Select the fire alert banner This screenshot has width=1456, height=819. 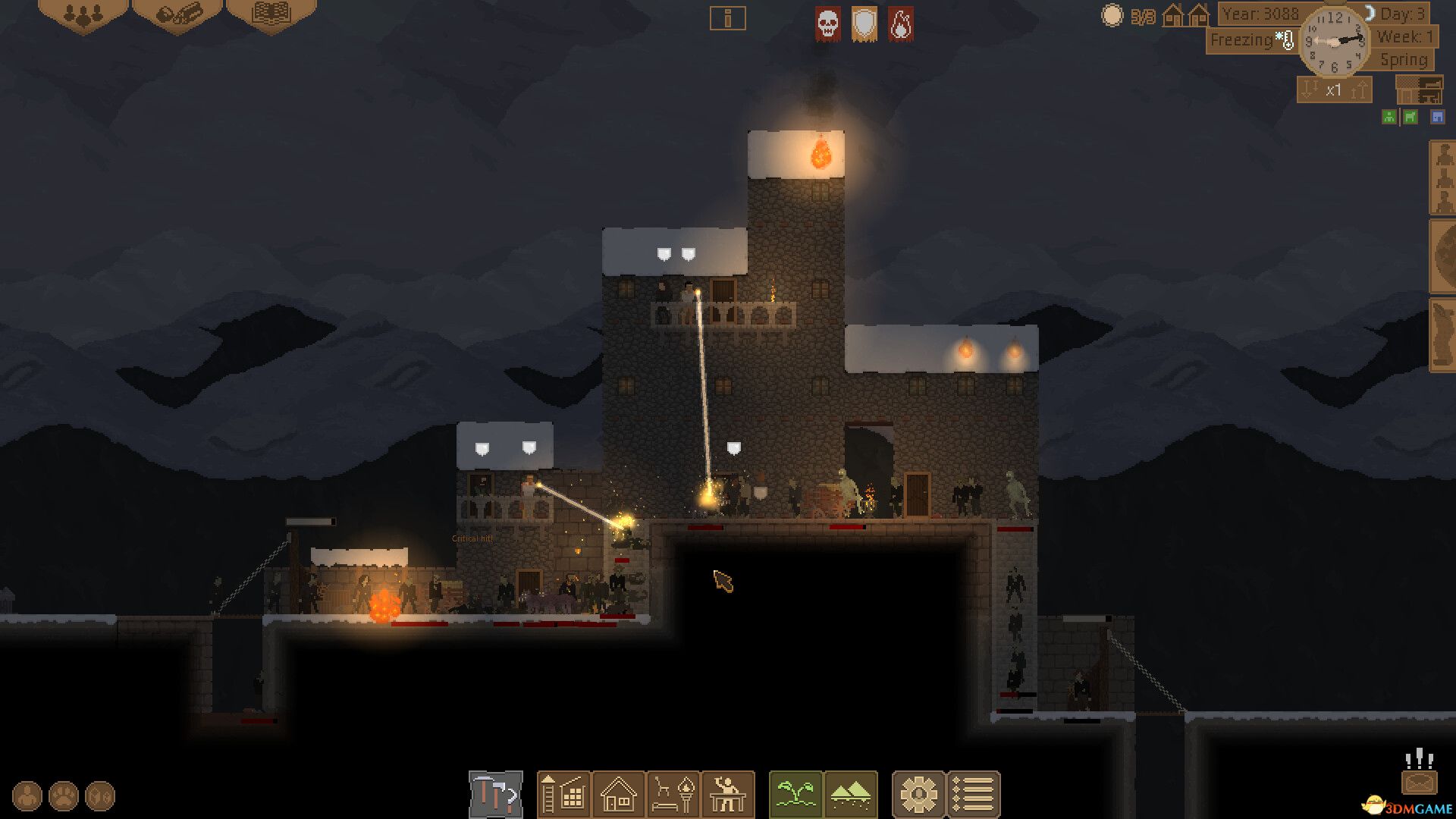(x=900, y=24)
